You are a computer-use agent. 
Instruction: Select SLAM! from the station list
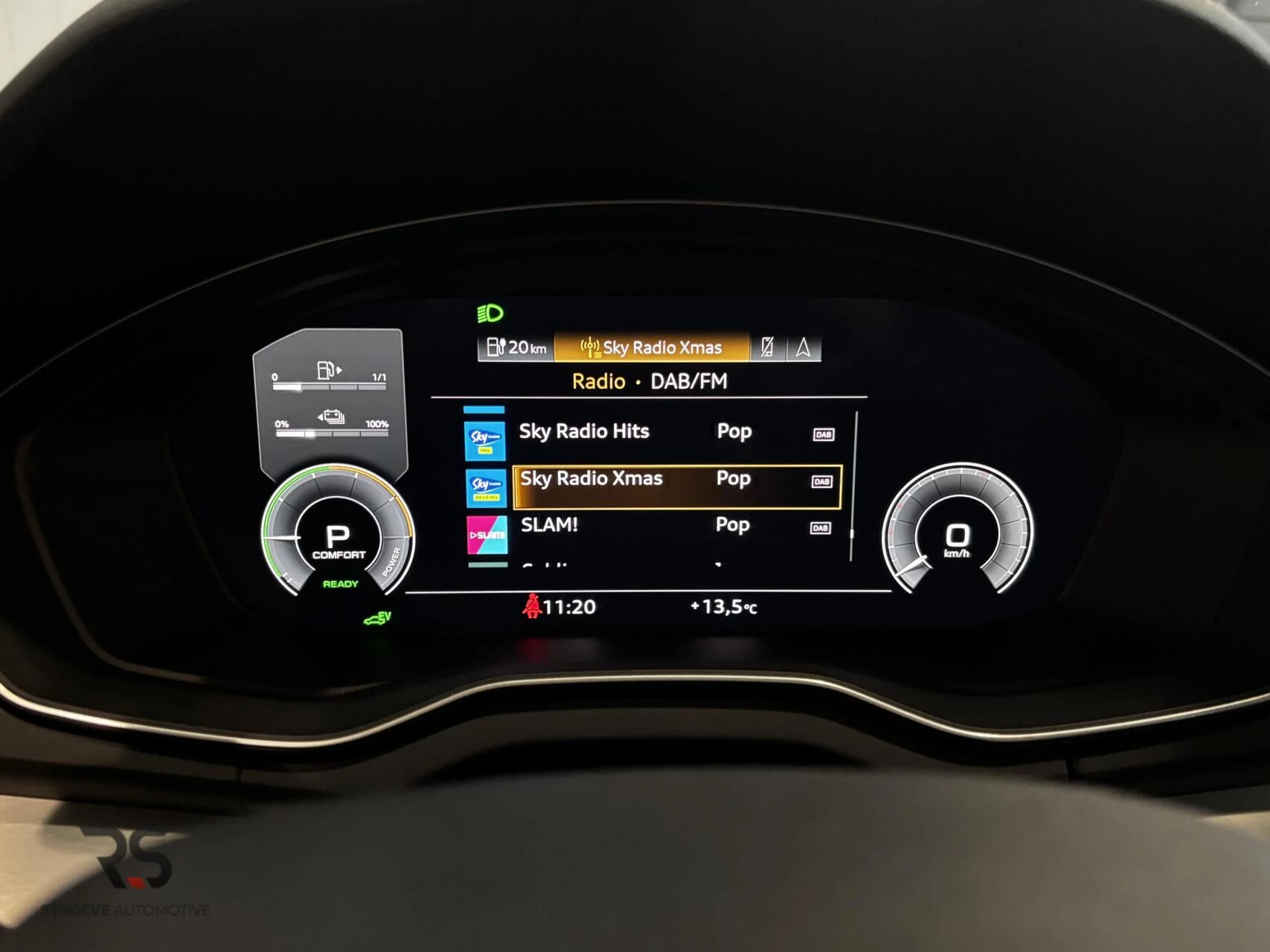click(551, 526)
